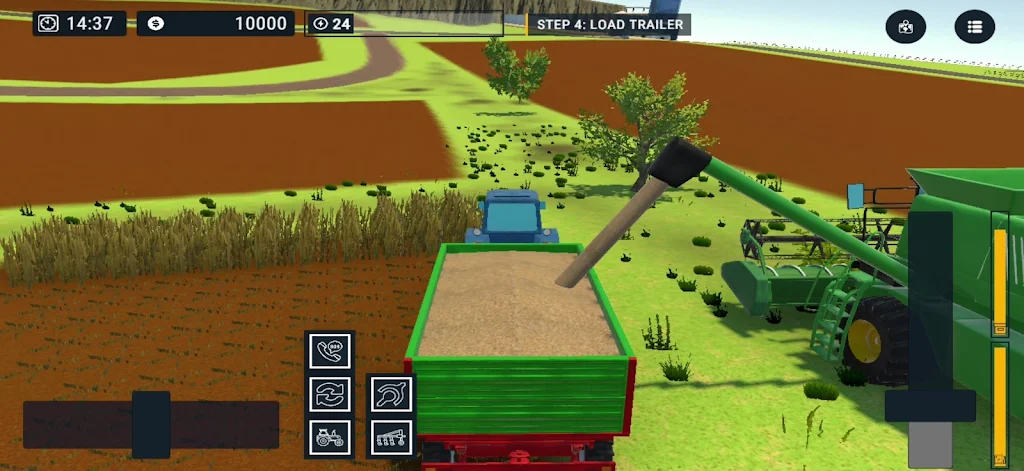
Task: Open the map with the pin icon
Action: [906, 27]
